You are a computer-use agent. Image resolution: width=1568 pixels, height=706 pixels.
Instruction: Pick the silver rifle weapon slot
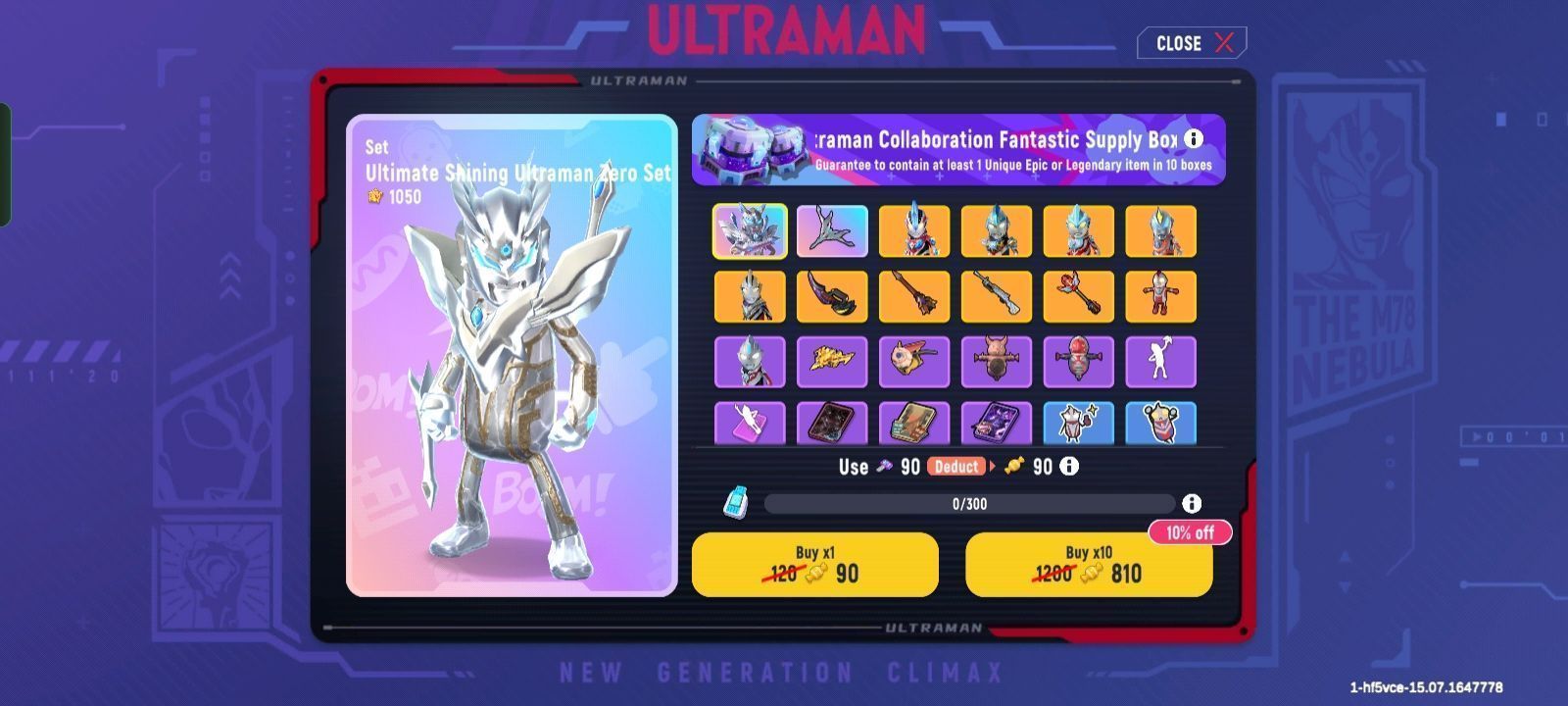click(997, 296)
